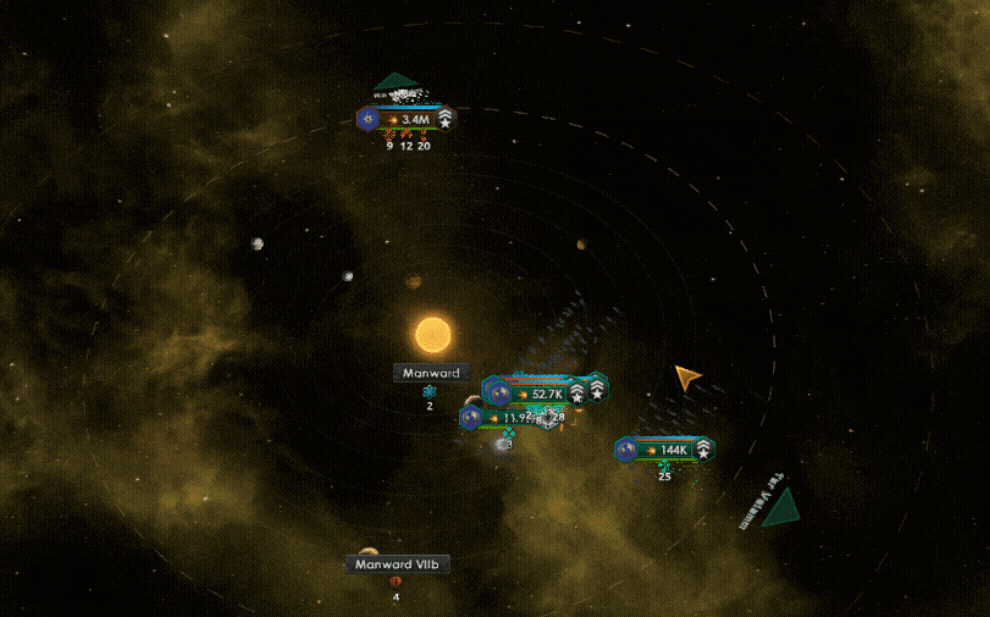Select the 3.4M power fleet banner

[410, 119]
